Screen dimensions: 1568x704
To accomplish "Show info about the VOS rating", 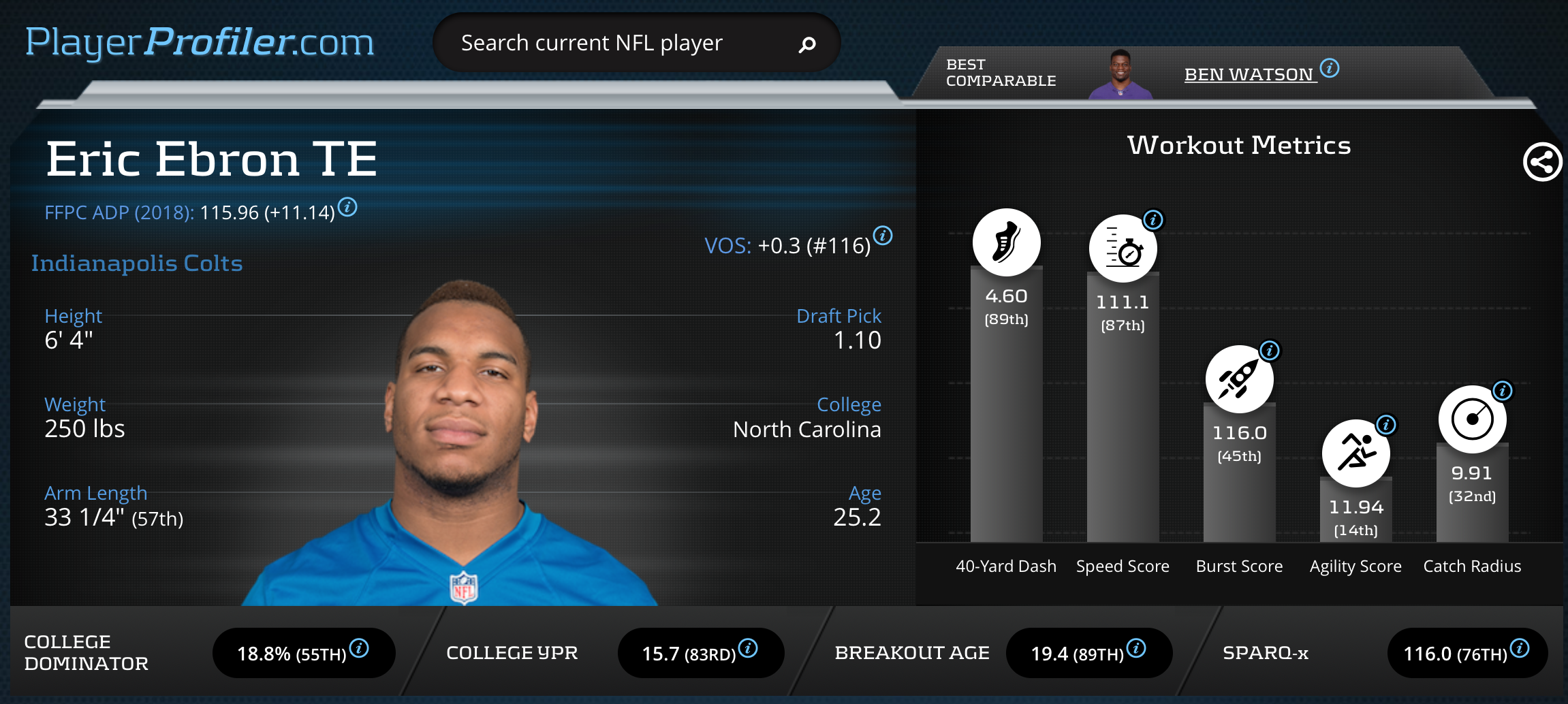I will pyautogui.click(x=883, y=236).
